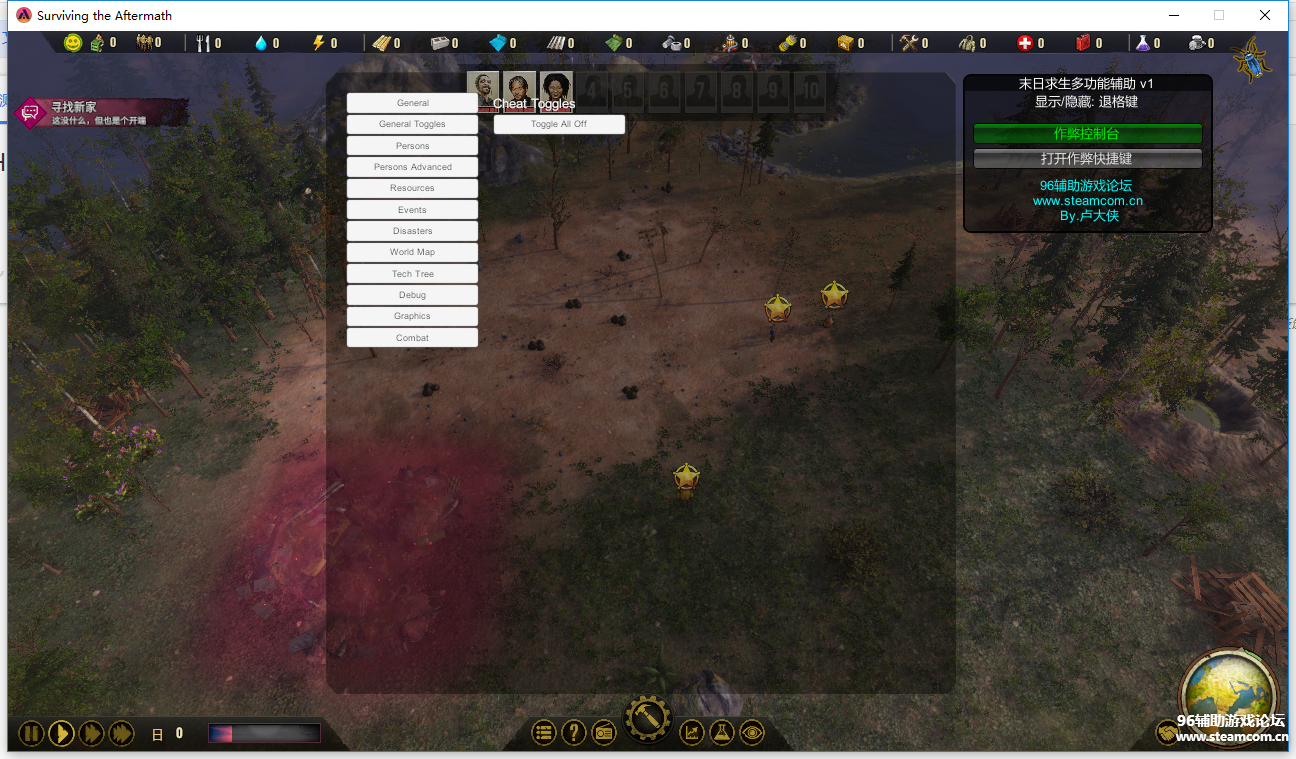Open the www.steamcom.cn forum link

coord(1087,201)
